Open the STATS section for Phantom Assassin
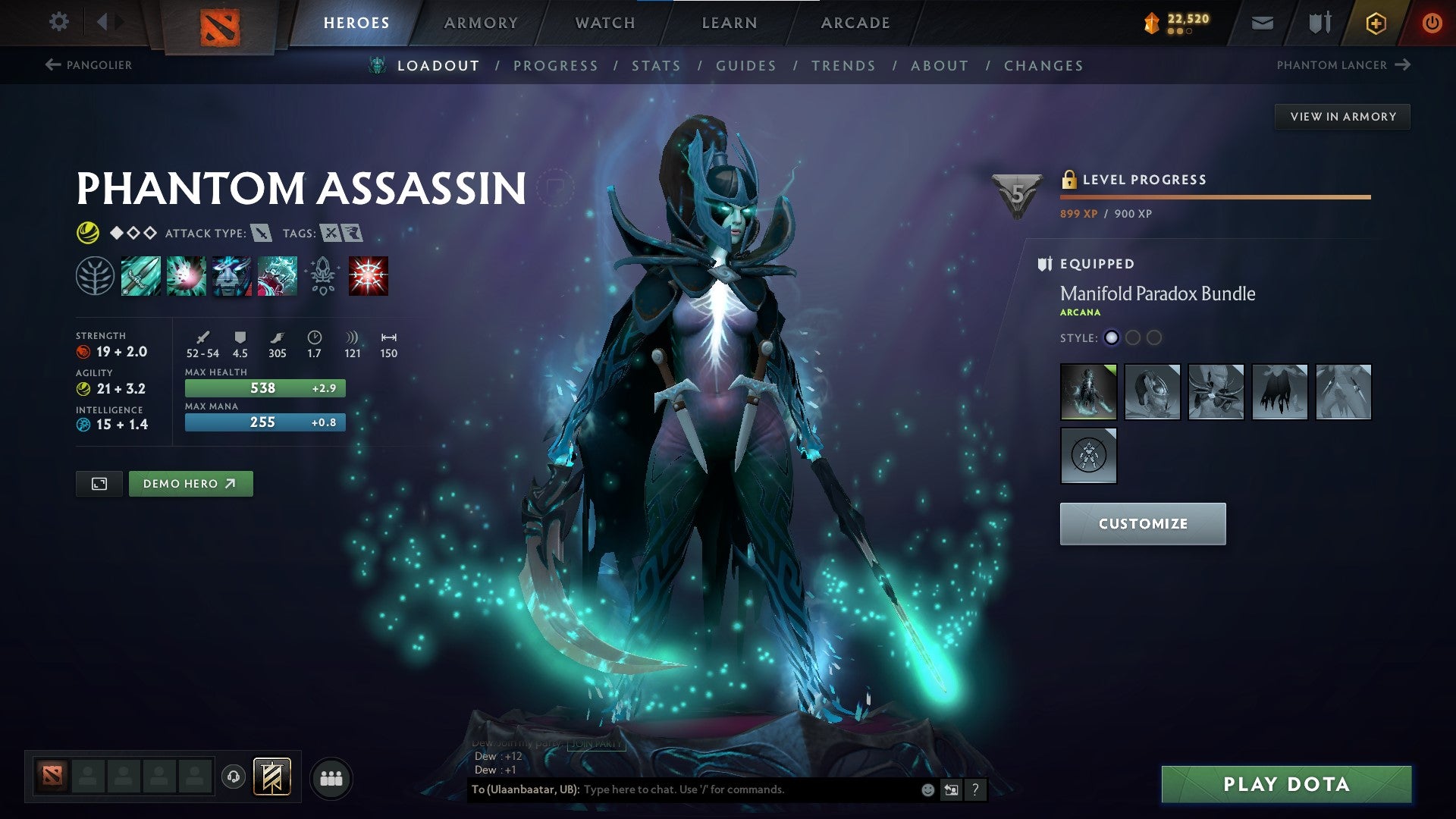Image resolution: width=1456 pixels, height=819 pixels. coord(657,65)
